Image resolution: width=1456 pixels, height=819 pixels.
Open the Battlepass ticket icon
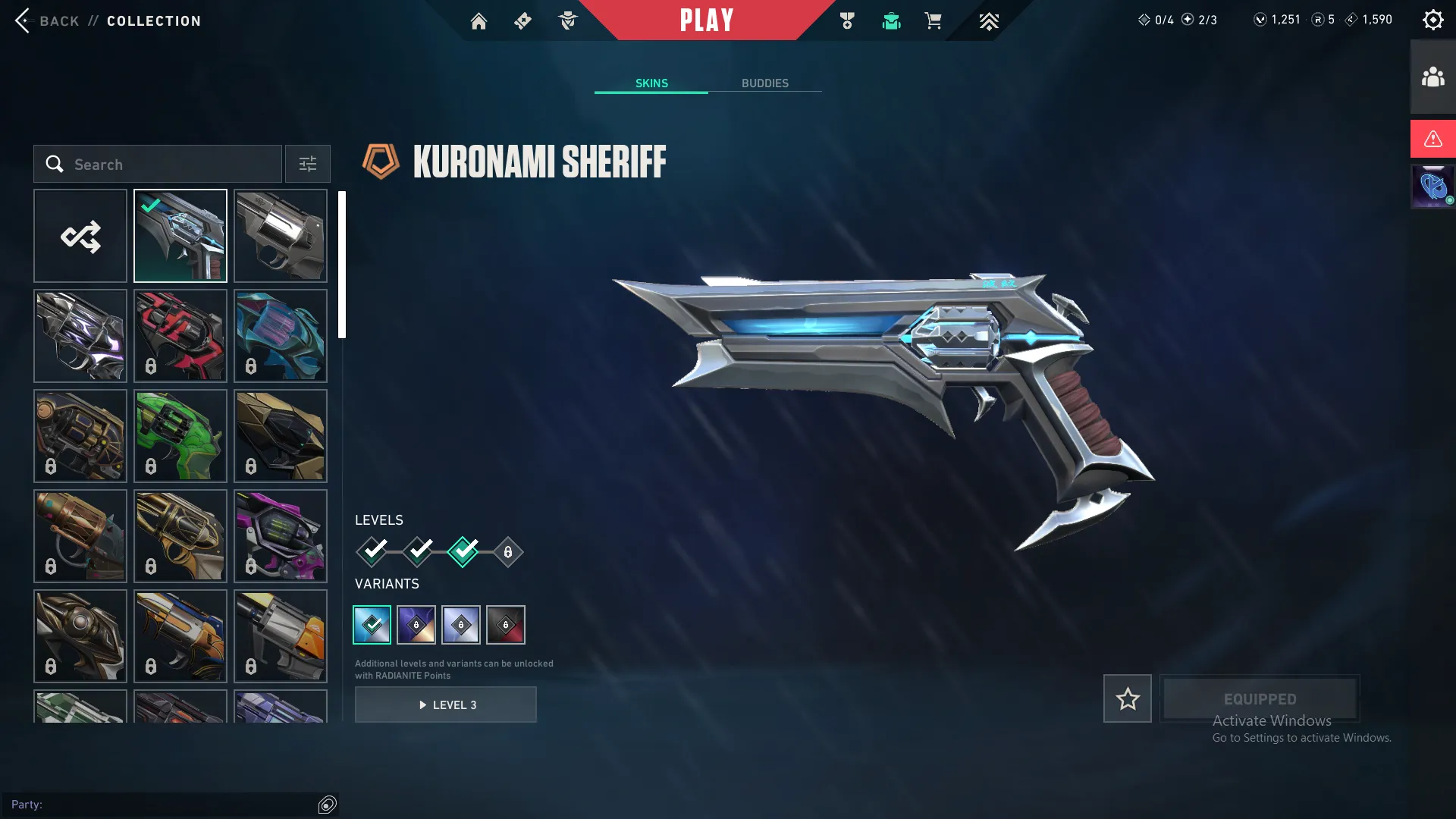[522, 20]
